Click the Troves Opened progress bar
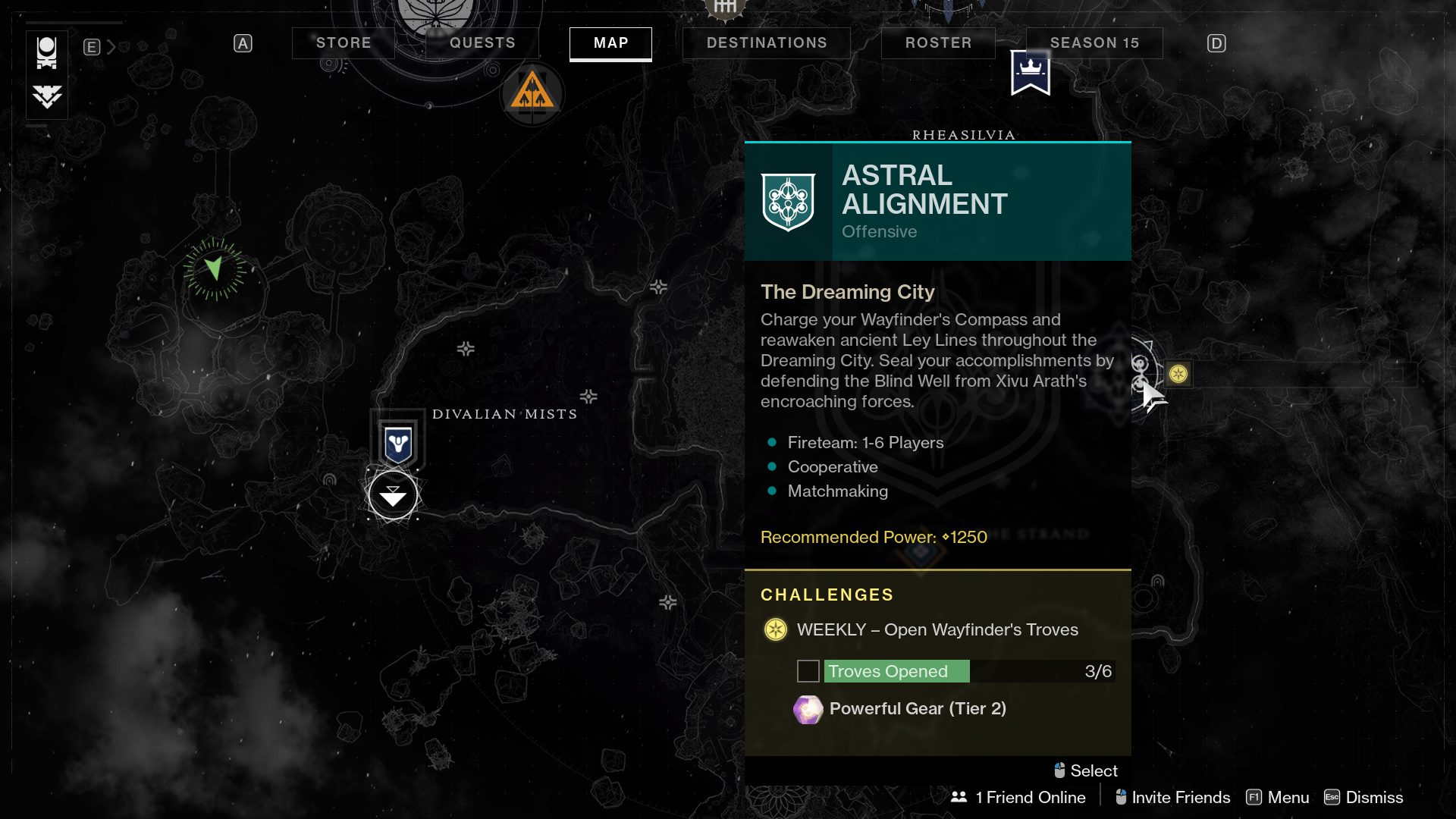The image size is (1456, 819). (x=952, y=671)
